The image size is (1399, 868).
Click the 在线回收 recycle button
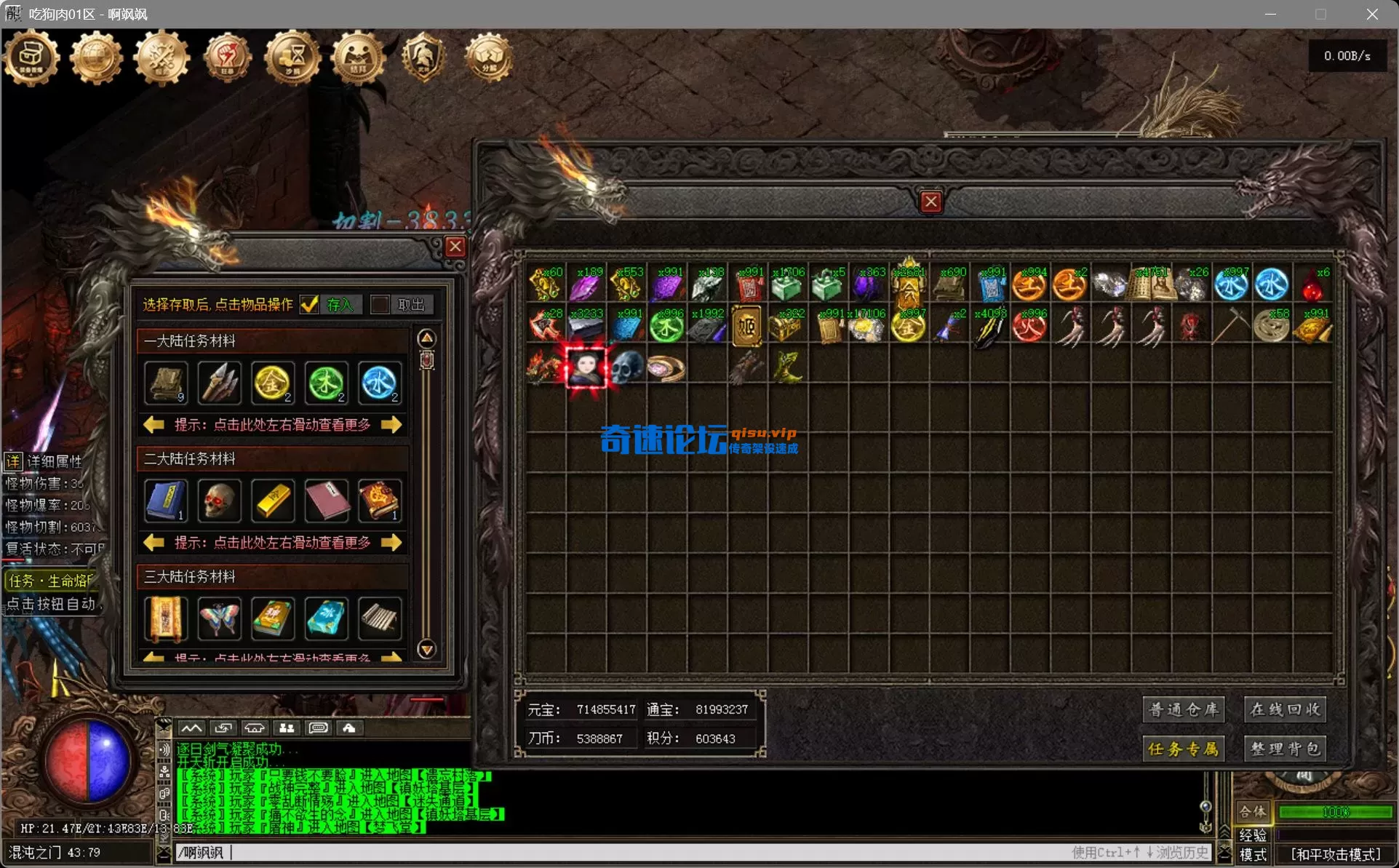[1285, 709]
